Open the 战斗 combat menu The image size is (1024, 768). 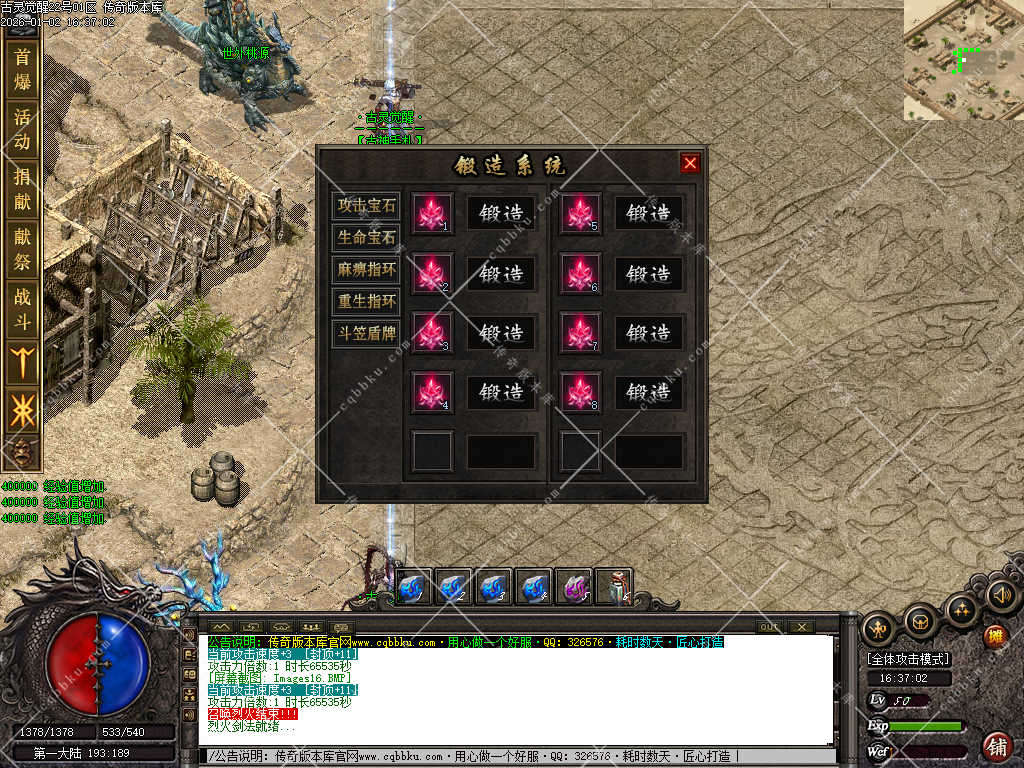tap(22, 307)
